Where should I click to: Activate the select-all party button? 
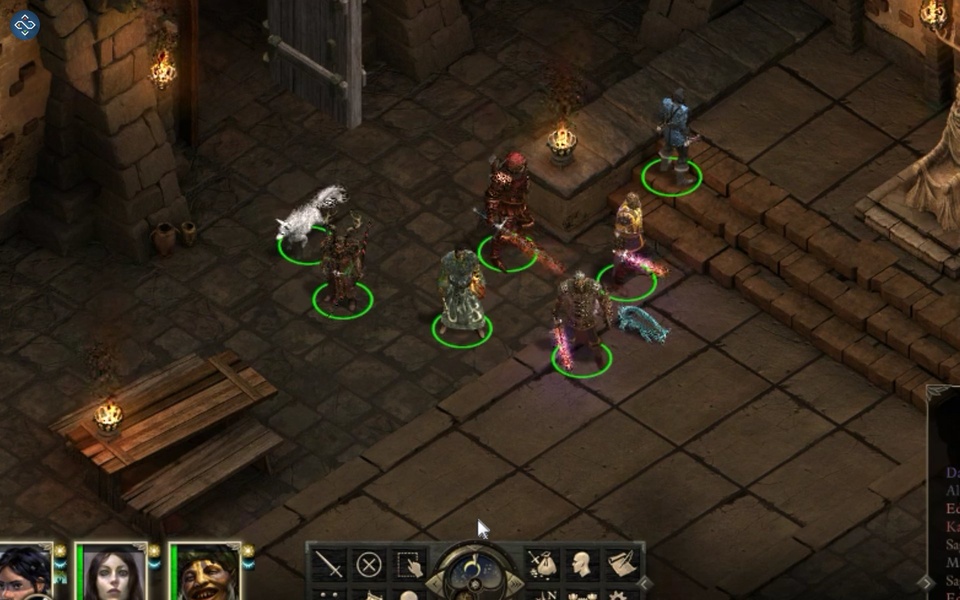(408, 565)
